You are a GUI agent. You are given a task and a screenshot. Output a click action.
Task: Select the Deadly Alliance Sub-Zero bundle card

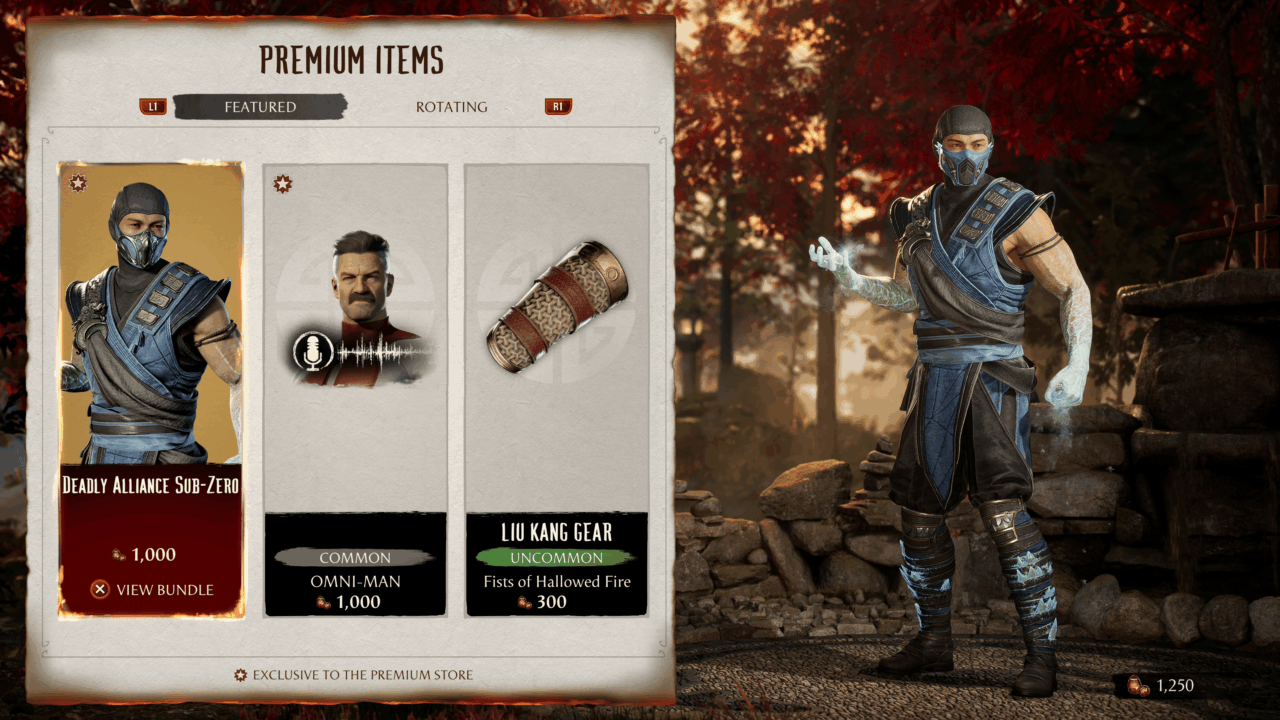151,330
